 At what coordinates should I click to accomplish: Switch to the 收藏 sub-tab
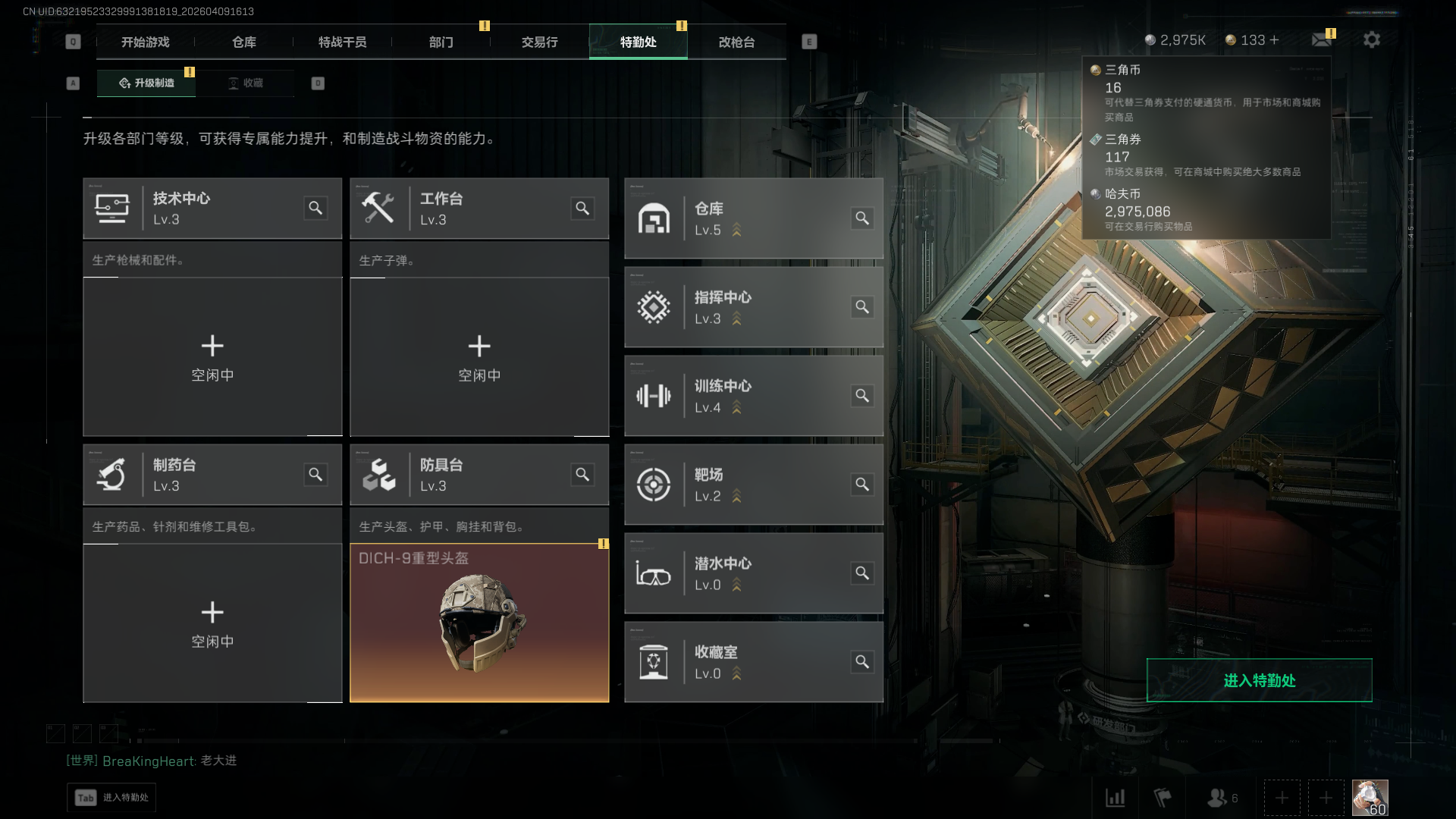(246, 83)
